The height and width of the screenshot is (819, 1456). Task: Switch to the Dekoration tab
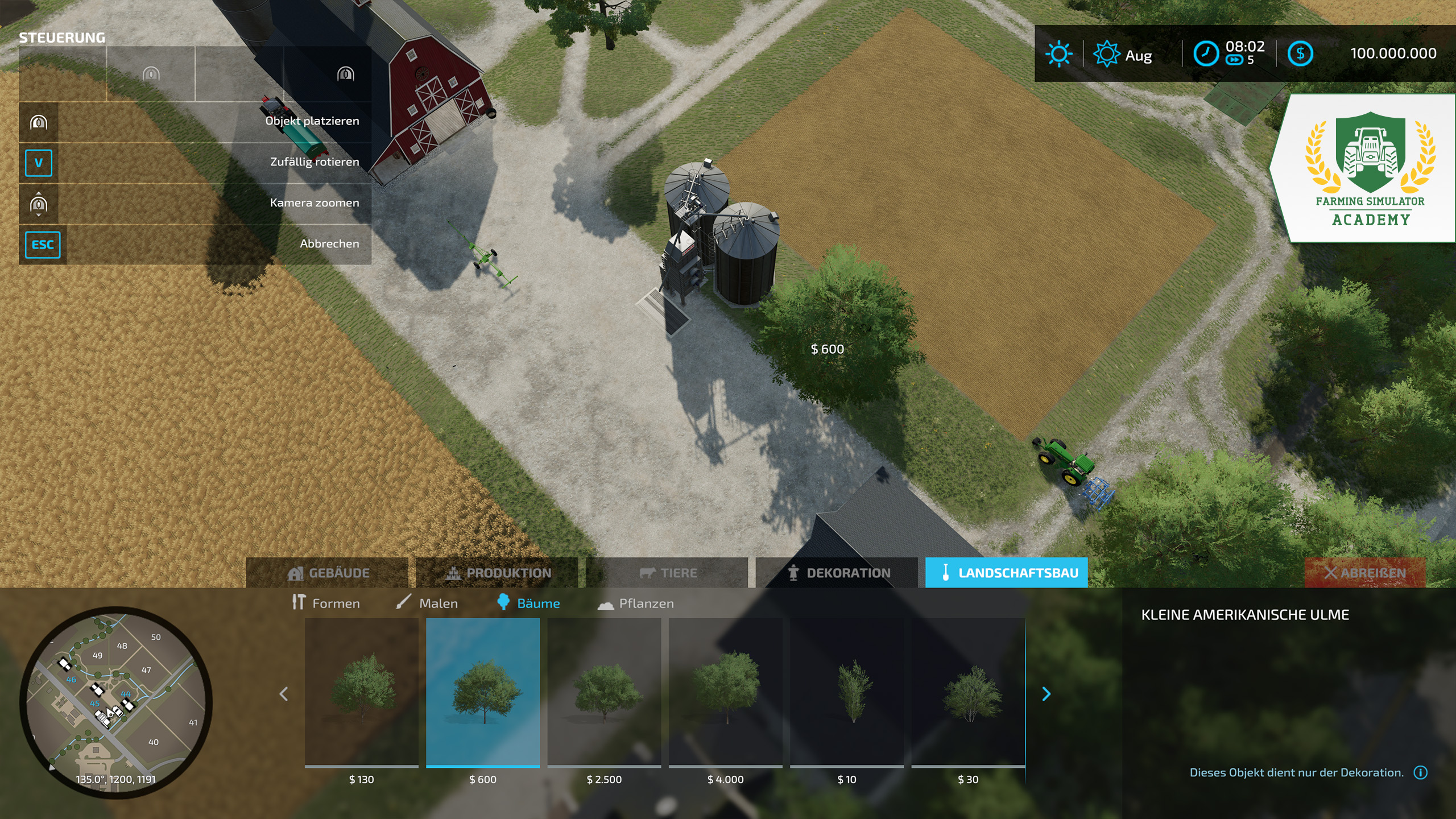coord(837,573)
